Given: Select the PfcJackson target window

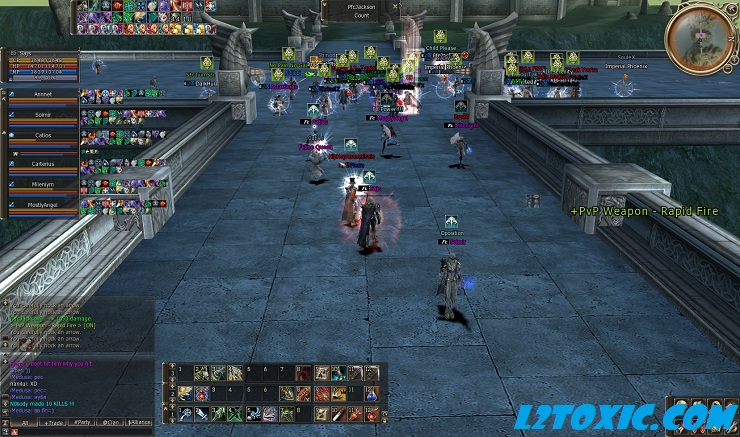Looking at the screenshot, I should pyautogui.click(x=361, y=12).
